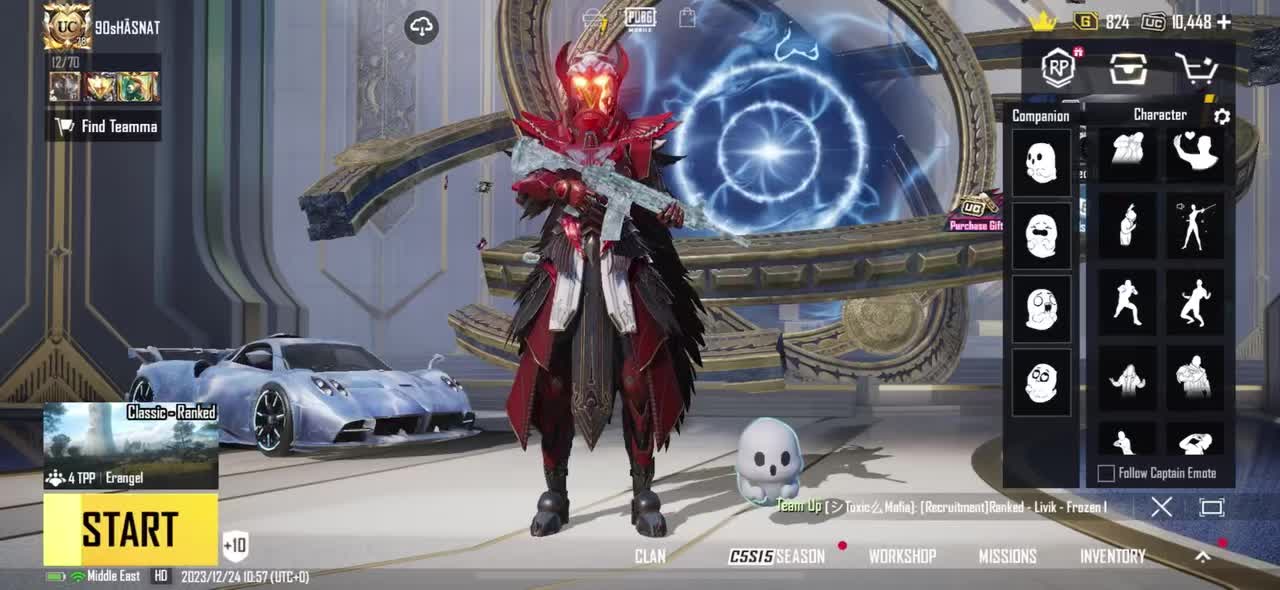
Task: Close the emote panel with X
Action: (1161, 507)
